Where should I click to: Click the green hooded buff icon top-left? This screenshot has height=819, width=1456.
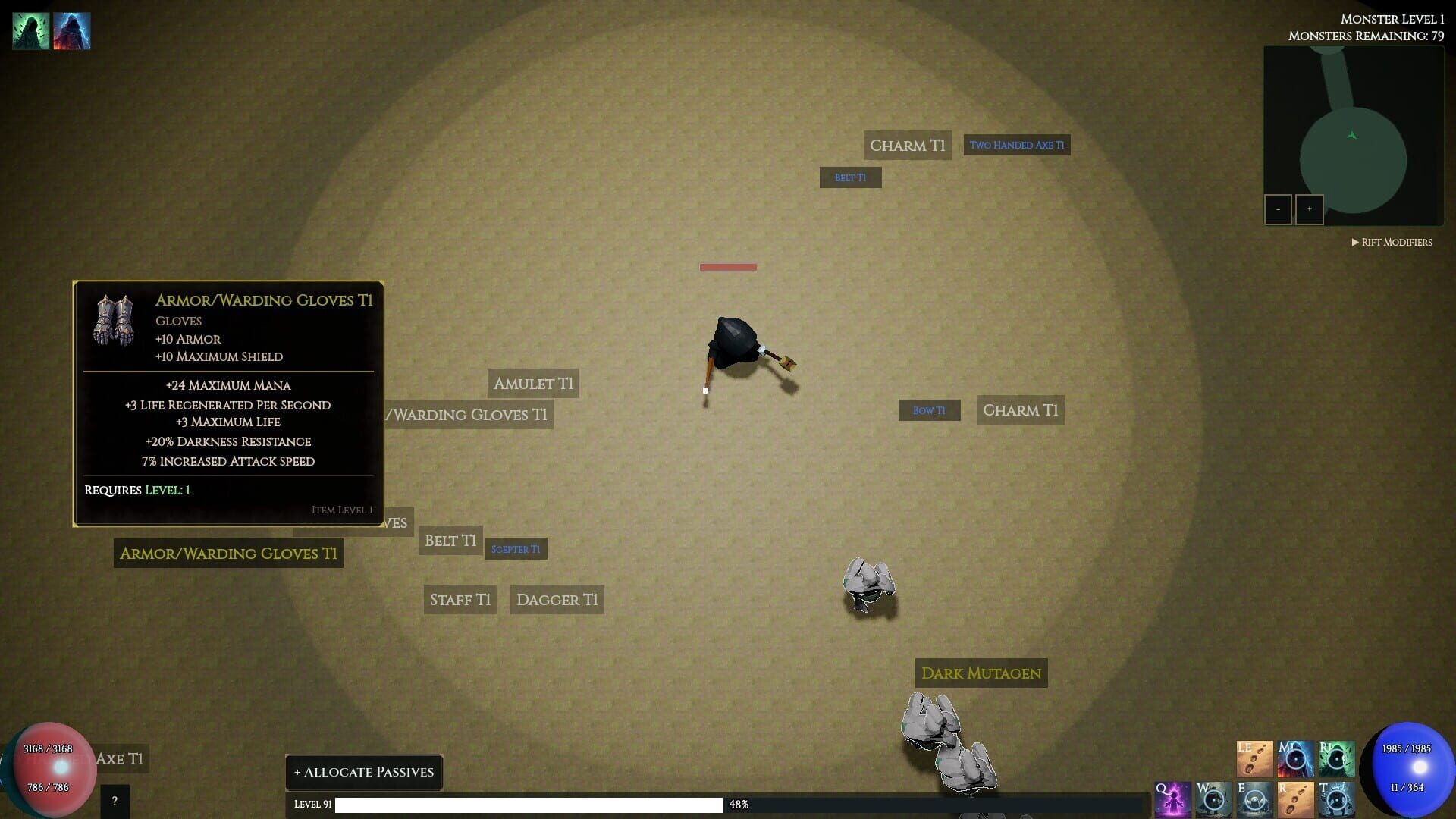tap(30, 30)
